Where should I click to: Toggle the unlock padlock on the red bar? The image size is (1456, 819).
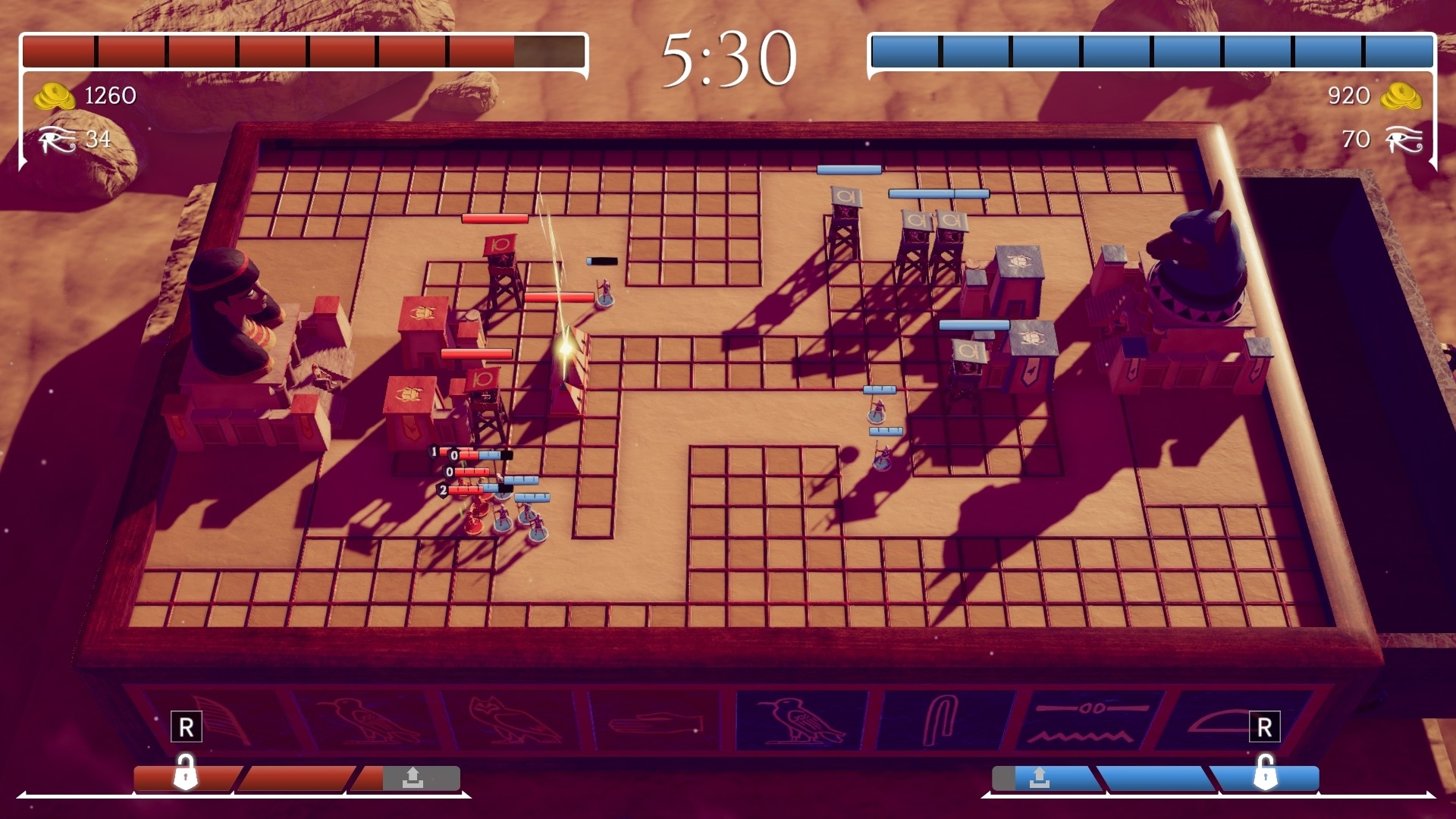click(186, 775)
